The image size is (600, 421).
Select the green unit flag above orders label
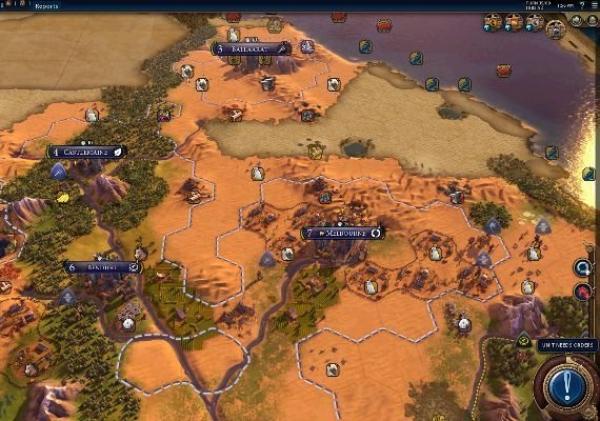click(x=524, y=342)
